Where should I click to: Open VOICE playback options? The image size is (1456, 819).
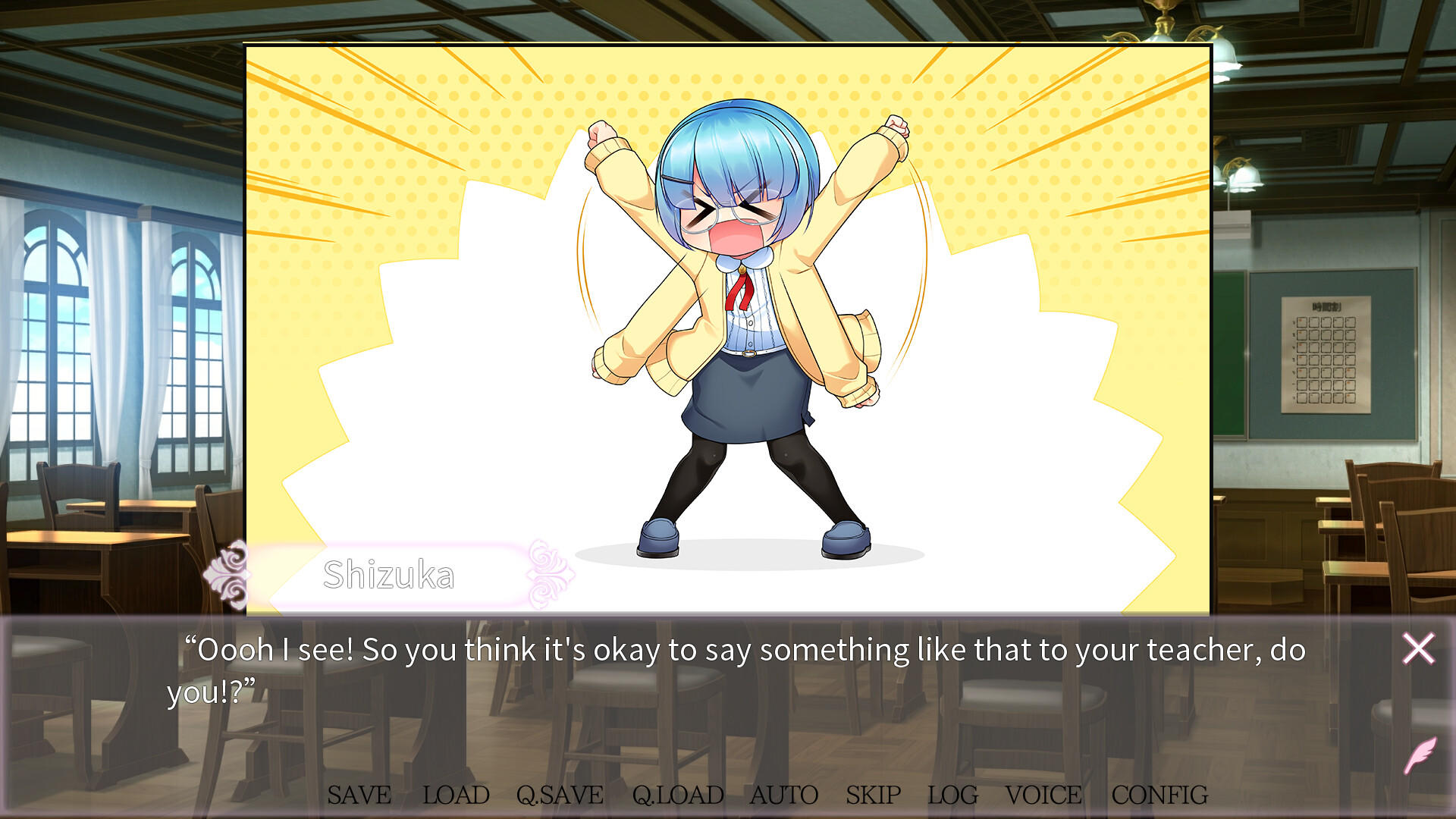[x=1043, y=795]
